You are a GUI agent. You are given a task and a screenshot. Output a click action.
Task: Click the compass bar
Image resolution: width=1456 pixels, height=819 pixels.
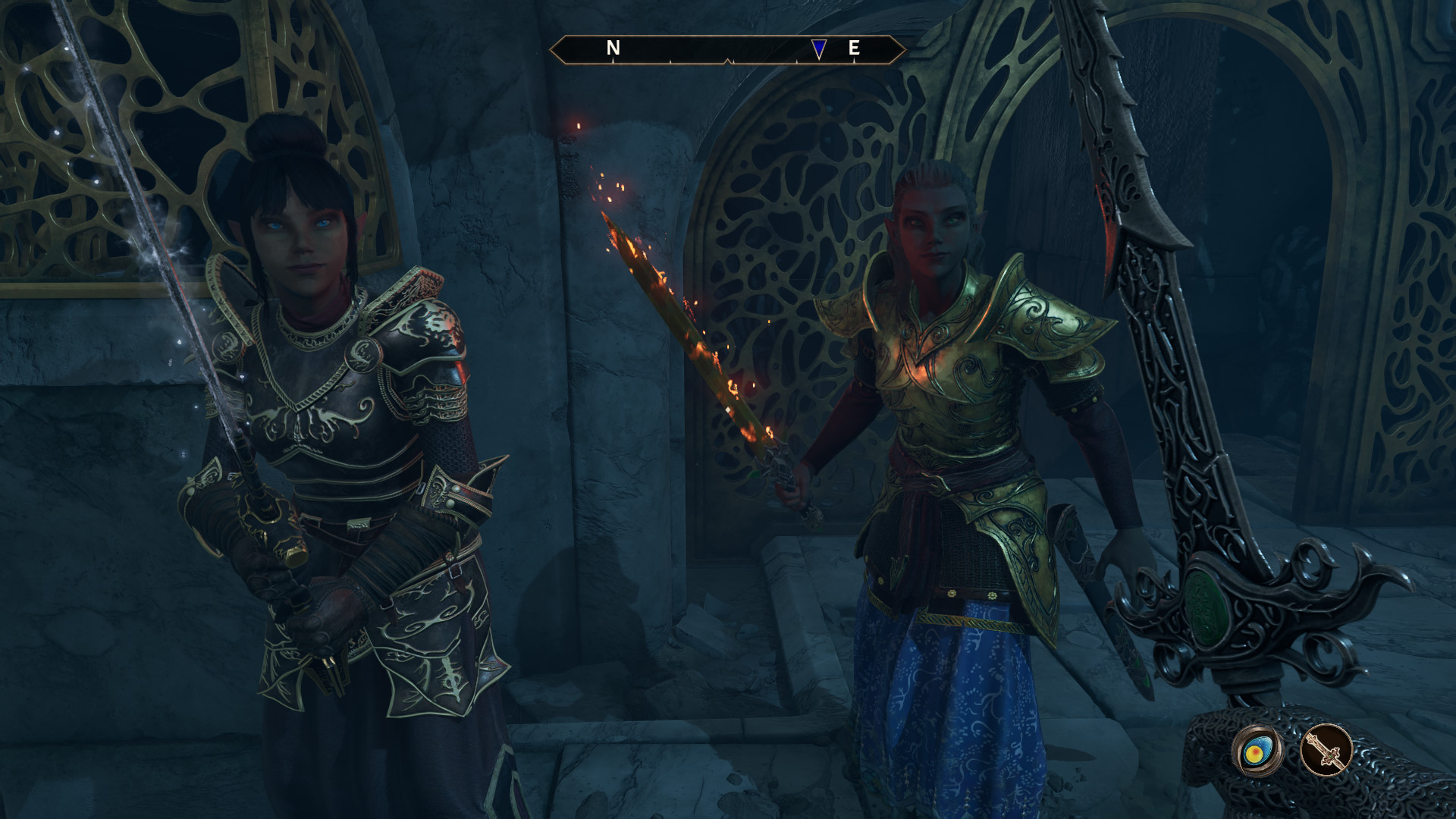tap(727, 50)
